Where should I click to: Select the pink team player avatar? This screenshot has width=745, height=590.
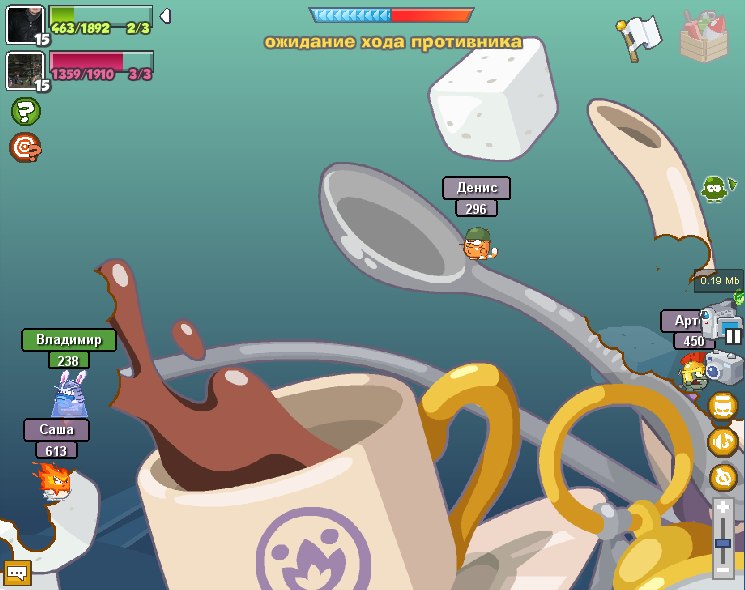23,70
